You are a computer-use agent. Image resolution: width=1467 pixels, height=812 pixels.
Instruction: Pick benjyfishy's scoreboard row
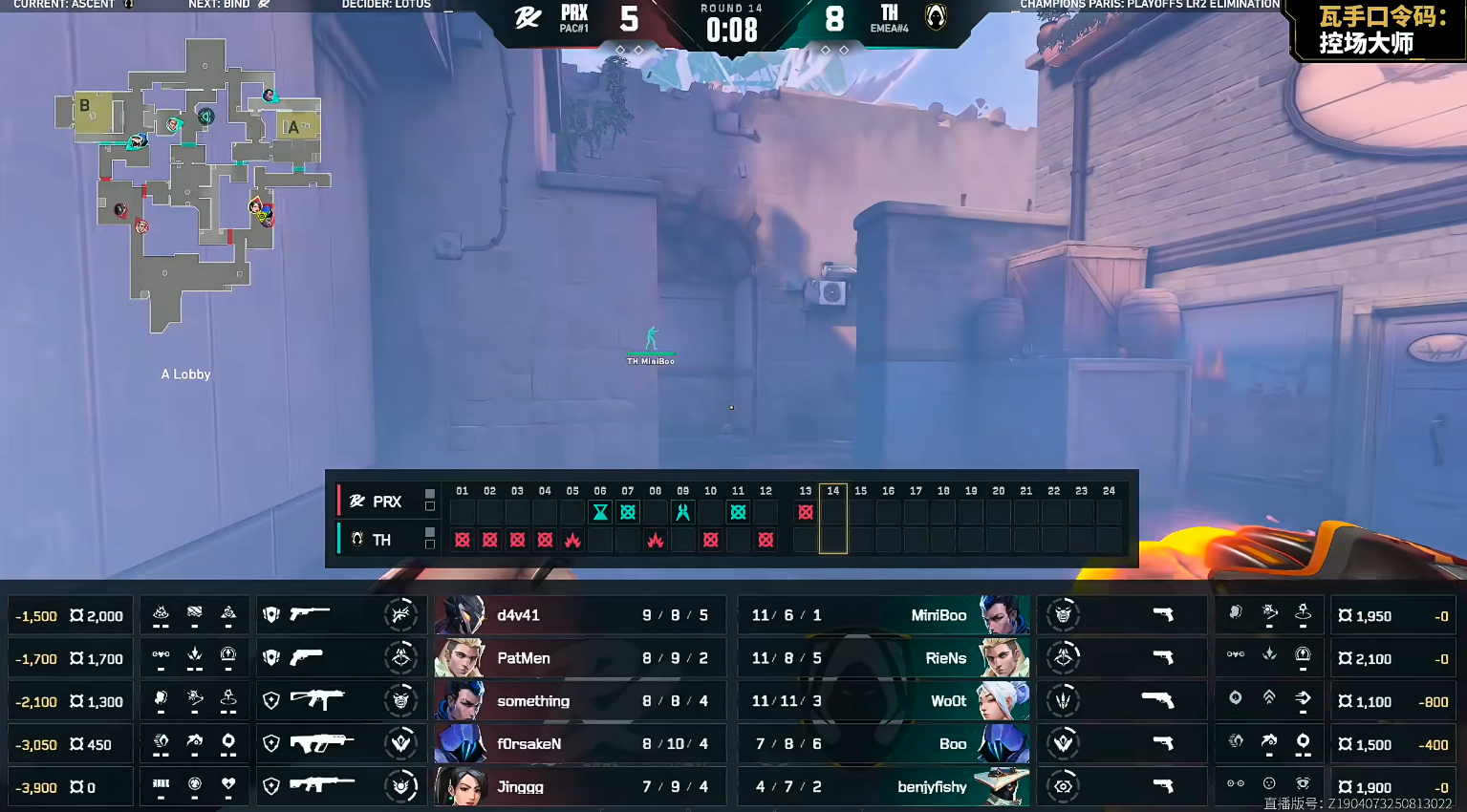click(x=884, y=787)
